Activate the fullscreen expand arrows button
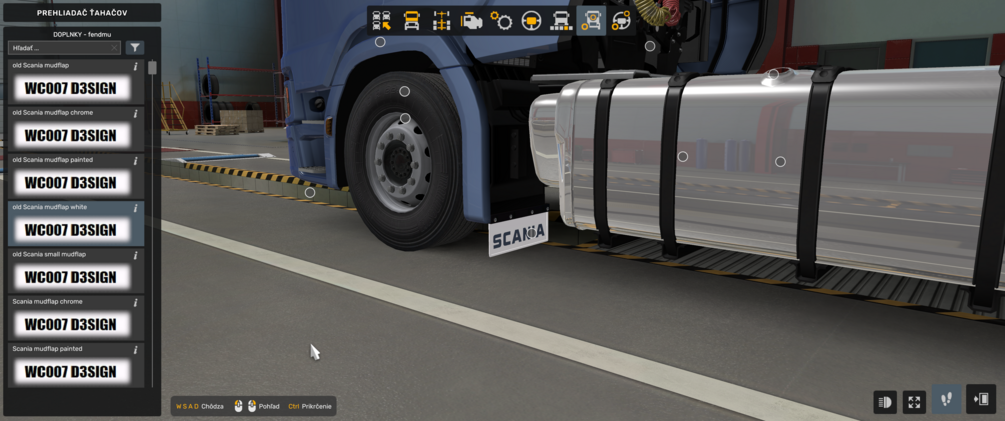This screenshot has height=421, width=1005. [915, 401]
